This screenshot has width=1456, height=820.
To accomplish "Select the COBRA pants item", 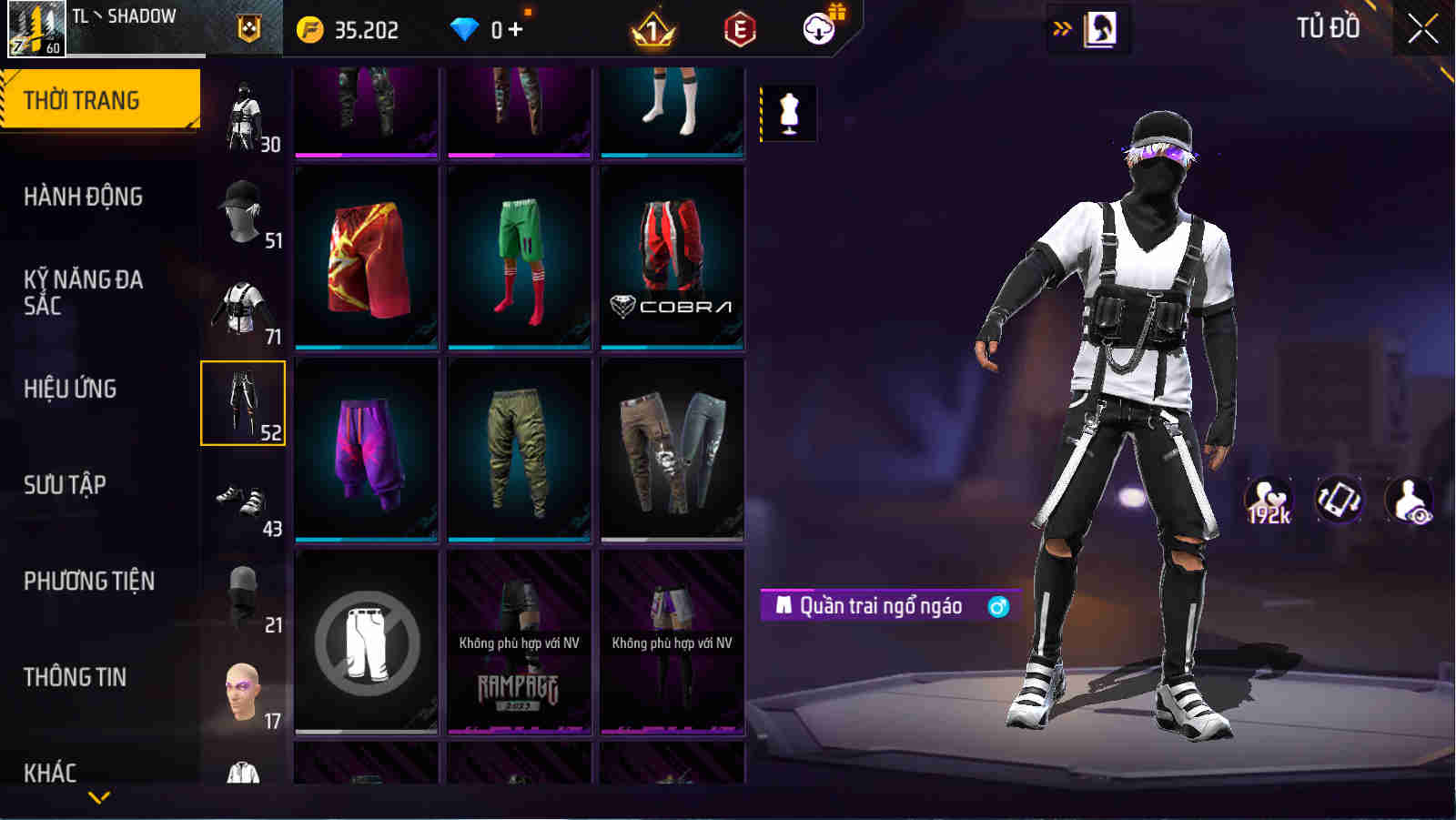I will [672, 256].
